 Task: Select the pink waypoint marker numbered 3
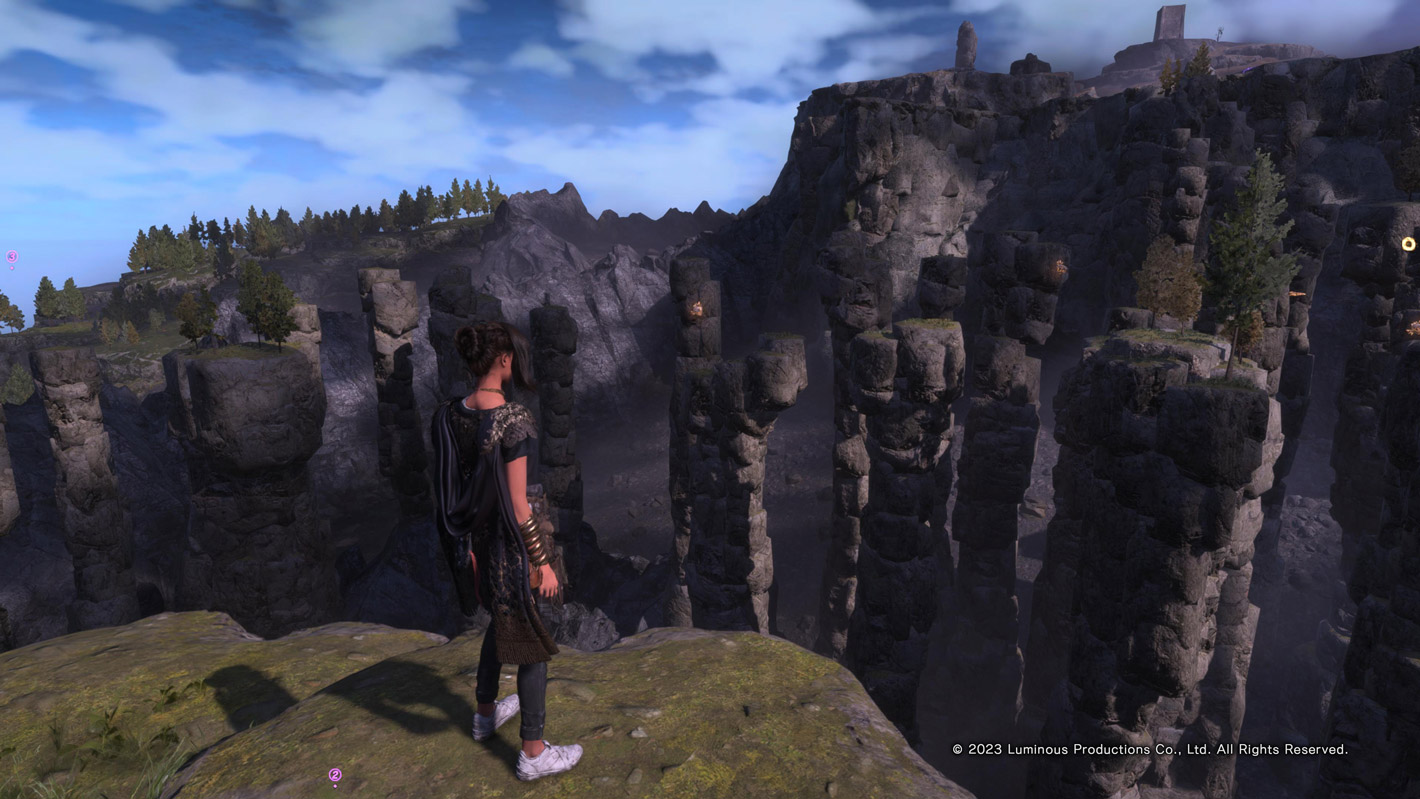(12, 257)
